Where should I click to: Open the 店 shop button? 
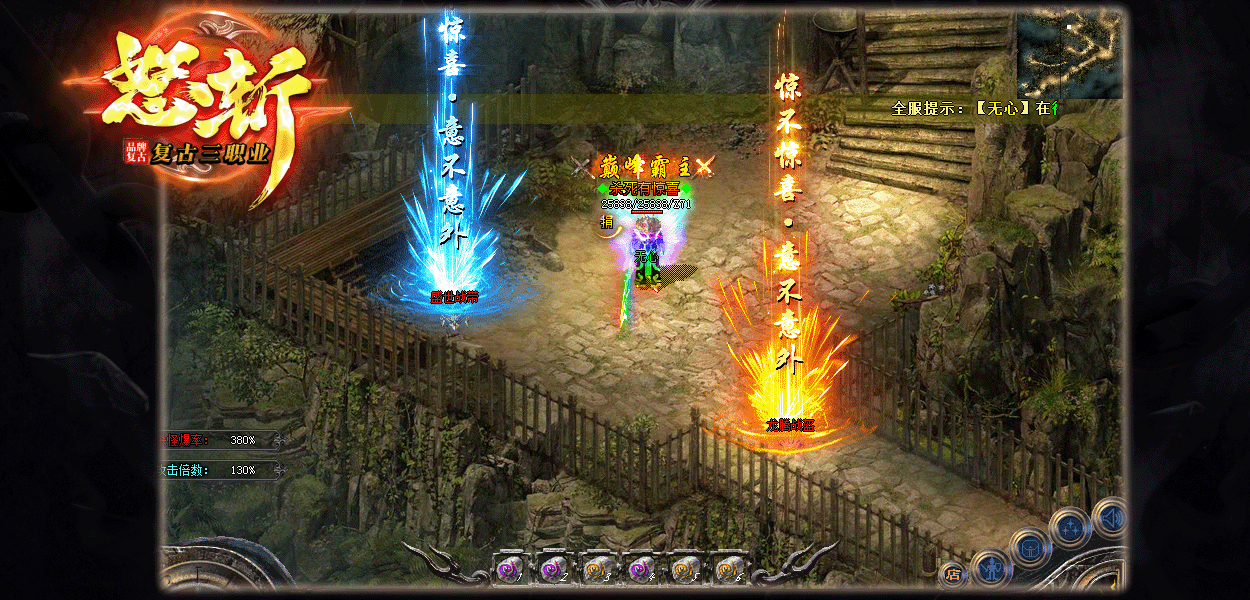pos(952,575)
